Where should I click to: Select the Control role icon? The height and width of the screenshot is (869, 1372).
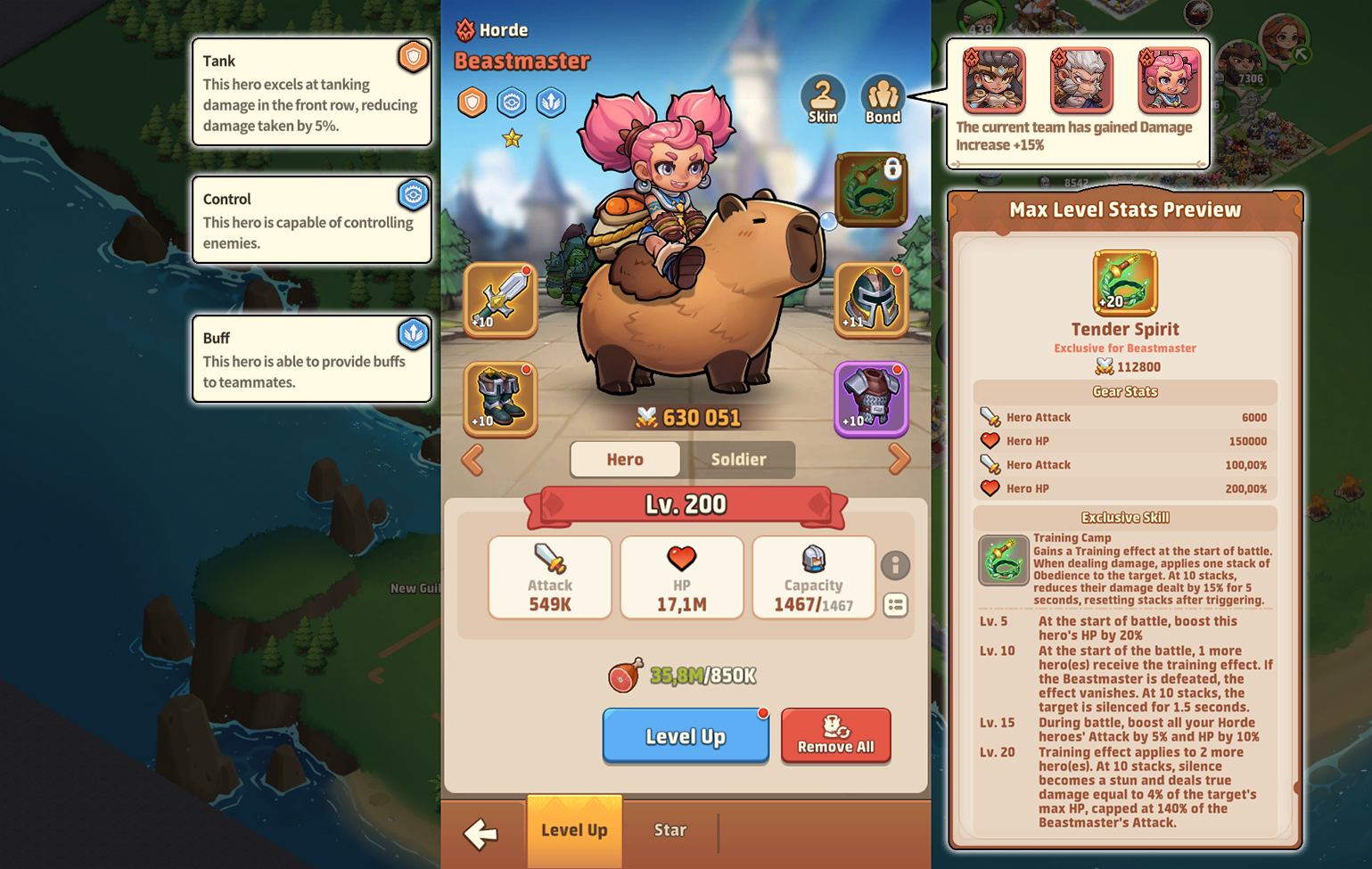click(511, 102)
